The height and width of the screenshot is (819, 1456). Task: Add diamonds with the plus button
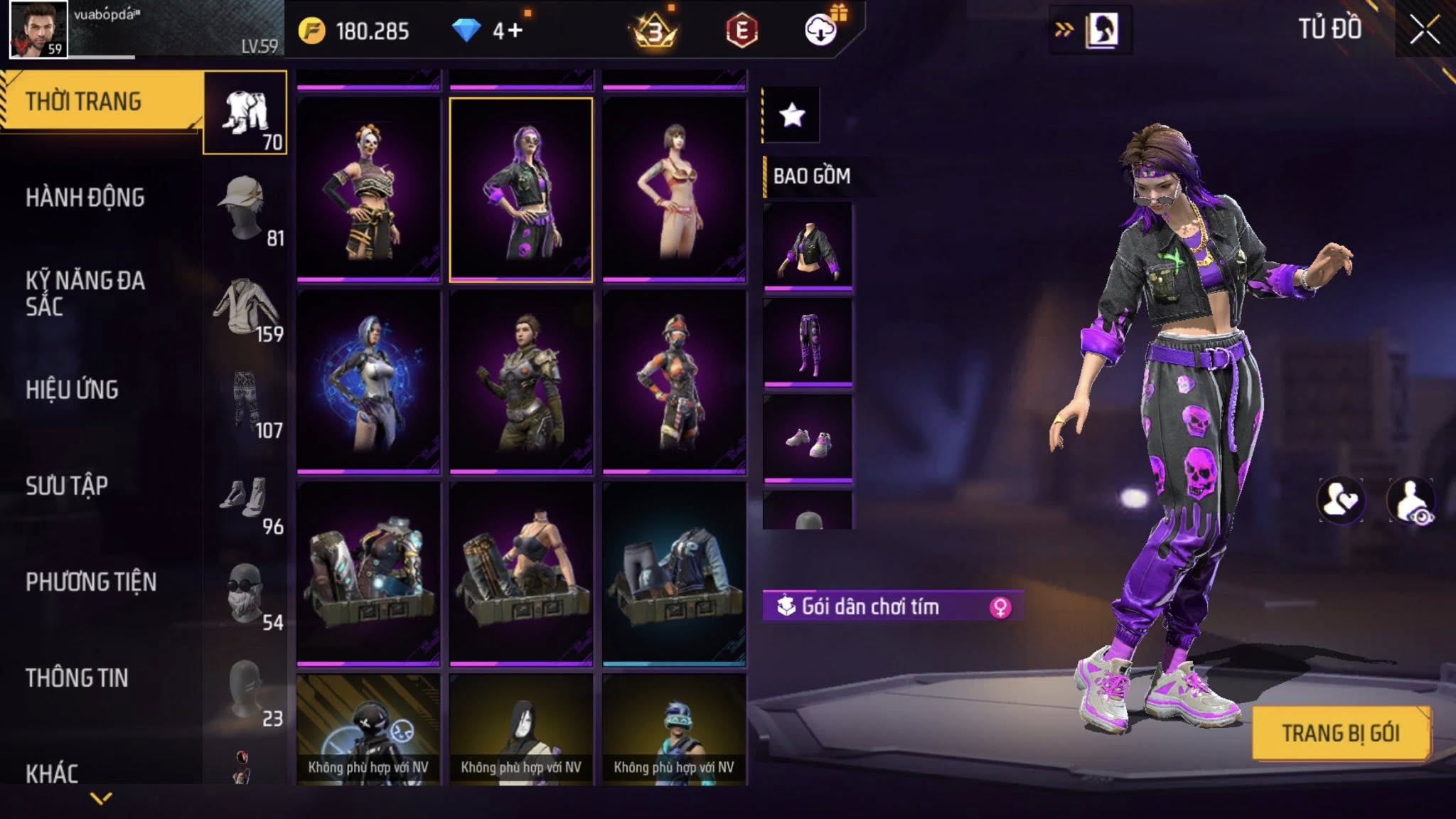tap(515, 31)
